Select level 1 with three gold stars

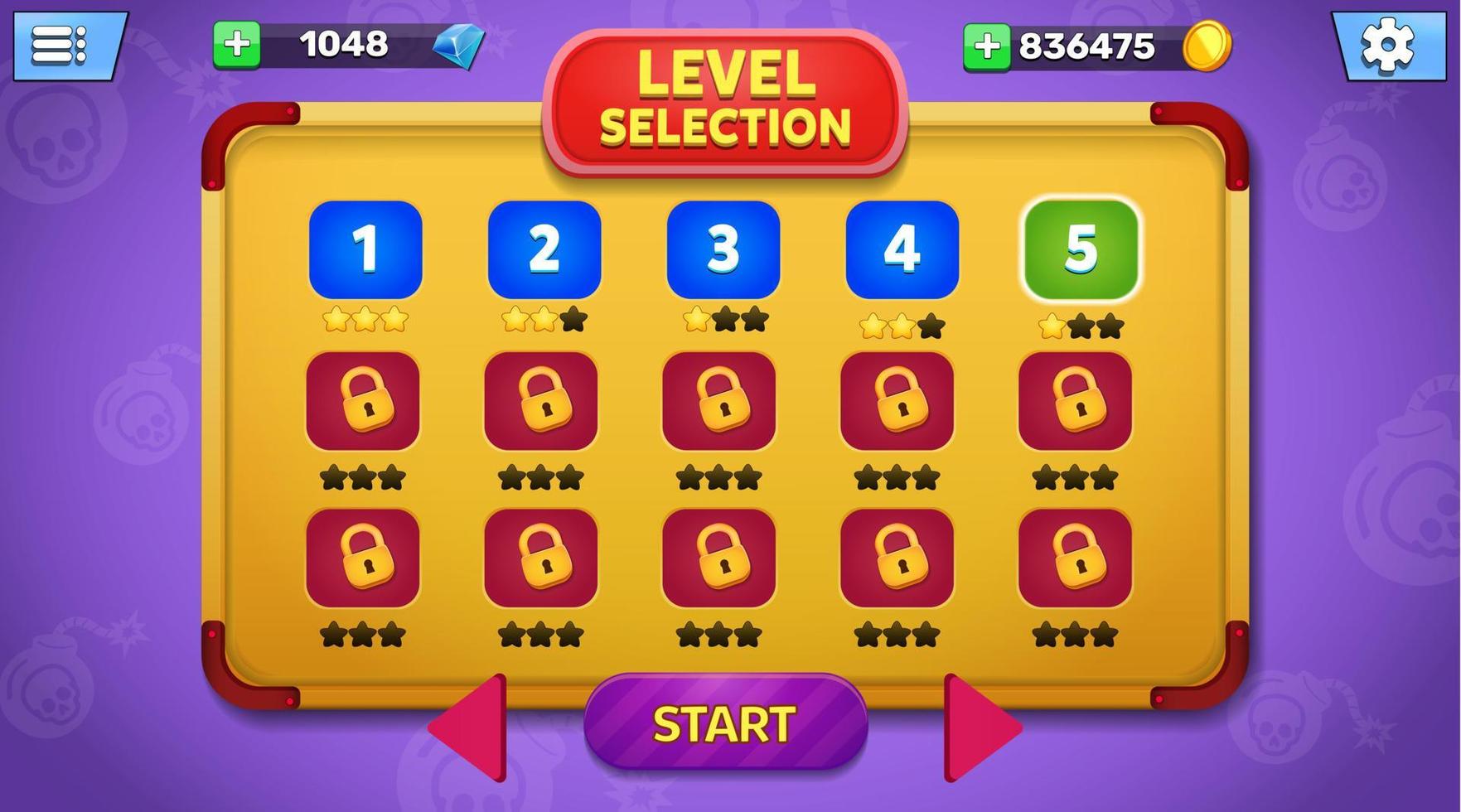tap(365, 249)
